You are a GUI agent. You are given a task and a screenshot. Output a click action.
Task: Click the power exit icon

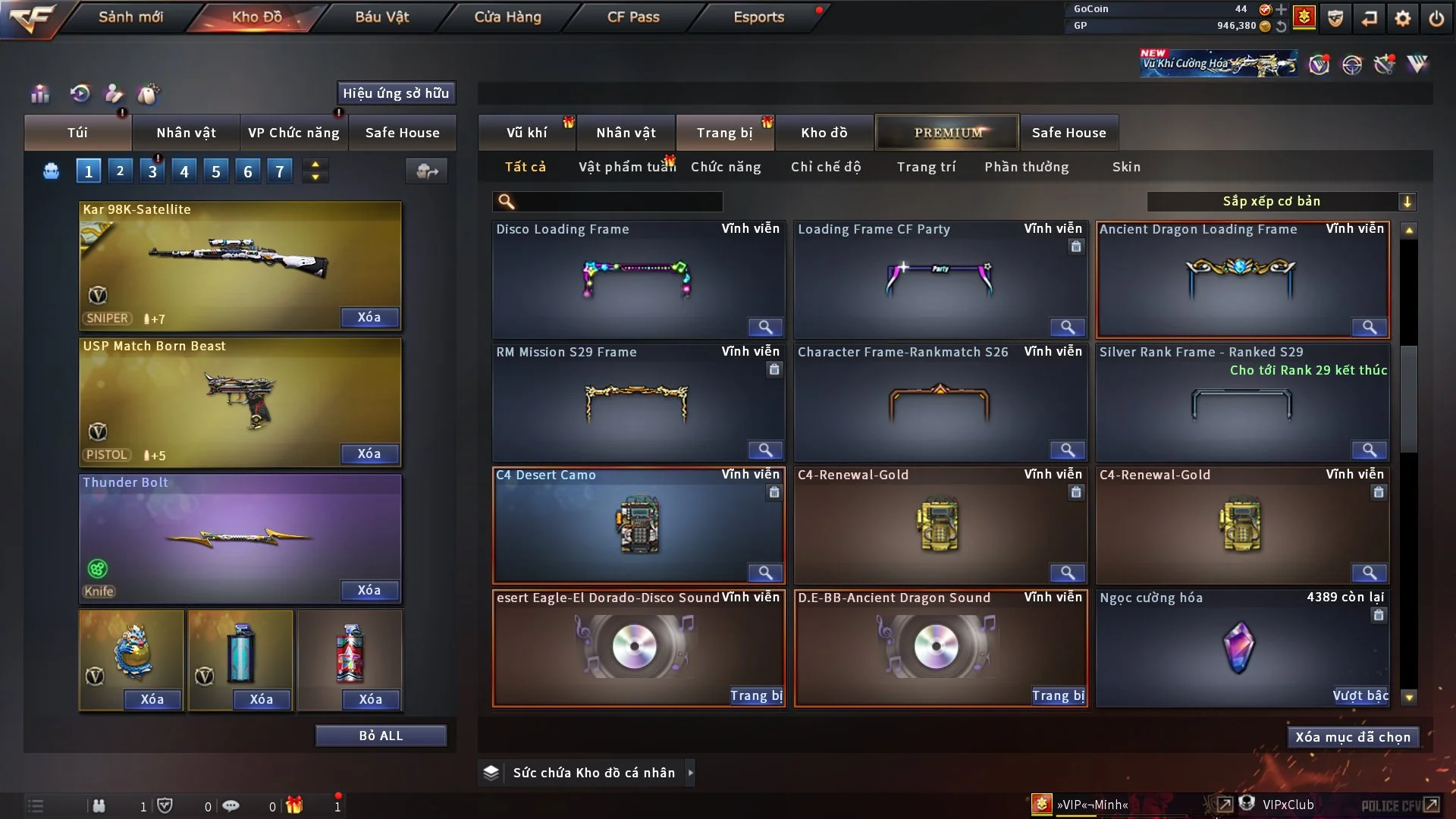[x=1436, y=18]
